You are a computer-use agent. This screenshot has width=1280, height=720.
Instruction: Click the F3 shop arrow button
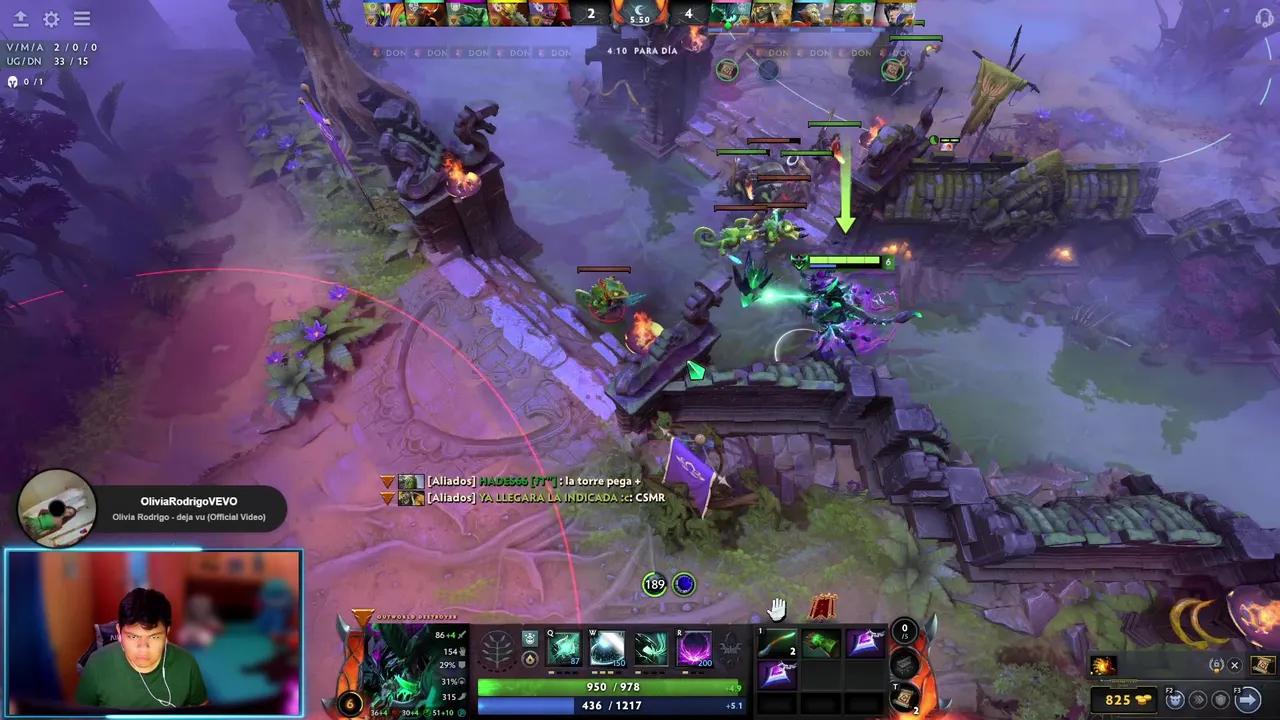[x=1248, y=699]
